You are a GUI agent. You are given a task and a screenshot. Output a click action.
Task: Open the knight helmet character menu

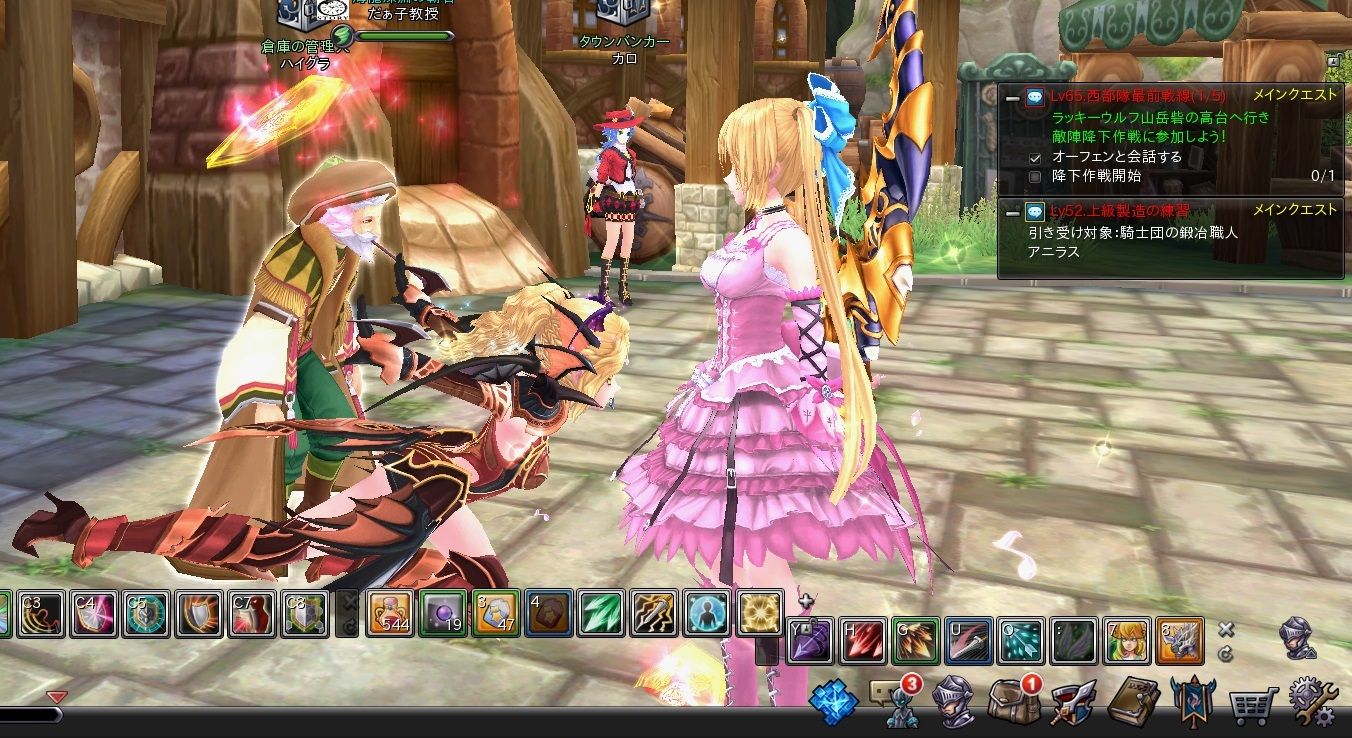click(x=953, y=703)
